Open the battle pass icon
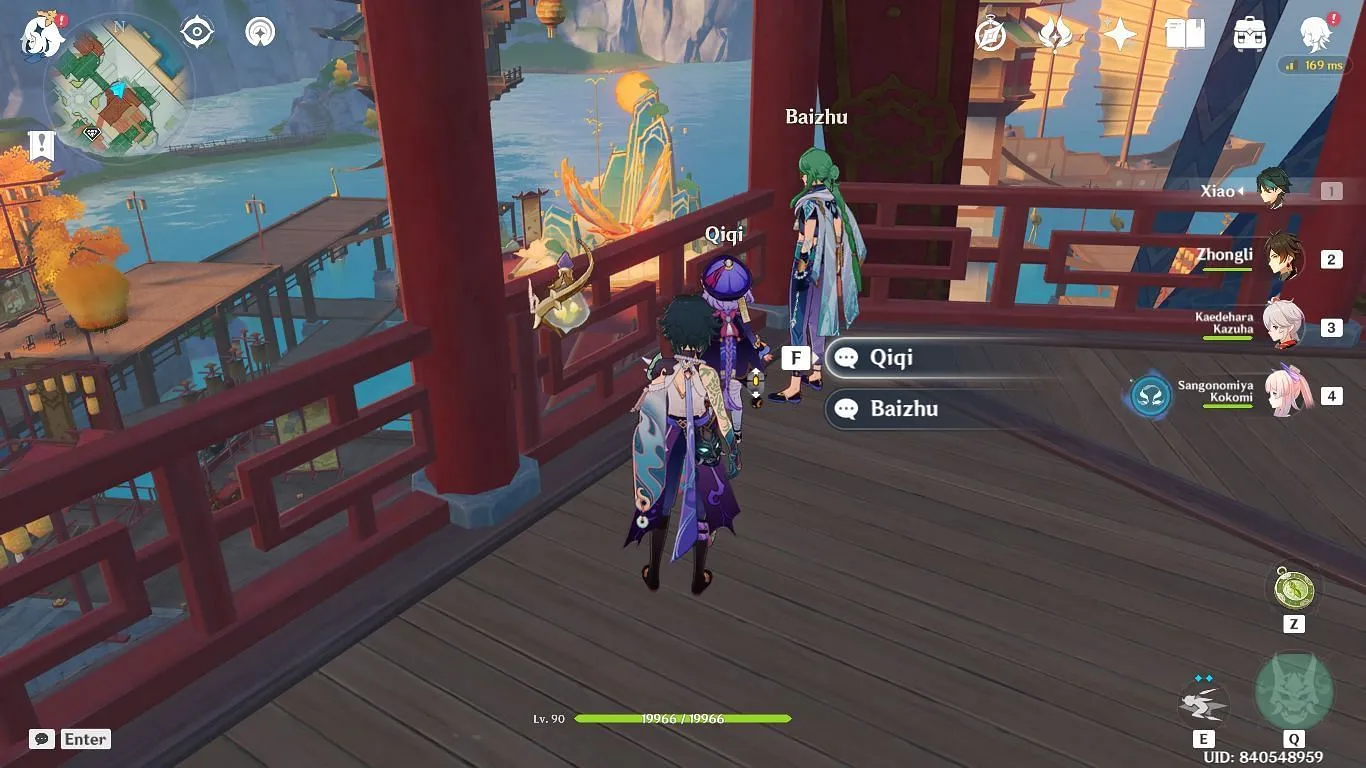1366x768 pixels. coord(1055,35)
